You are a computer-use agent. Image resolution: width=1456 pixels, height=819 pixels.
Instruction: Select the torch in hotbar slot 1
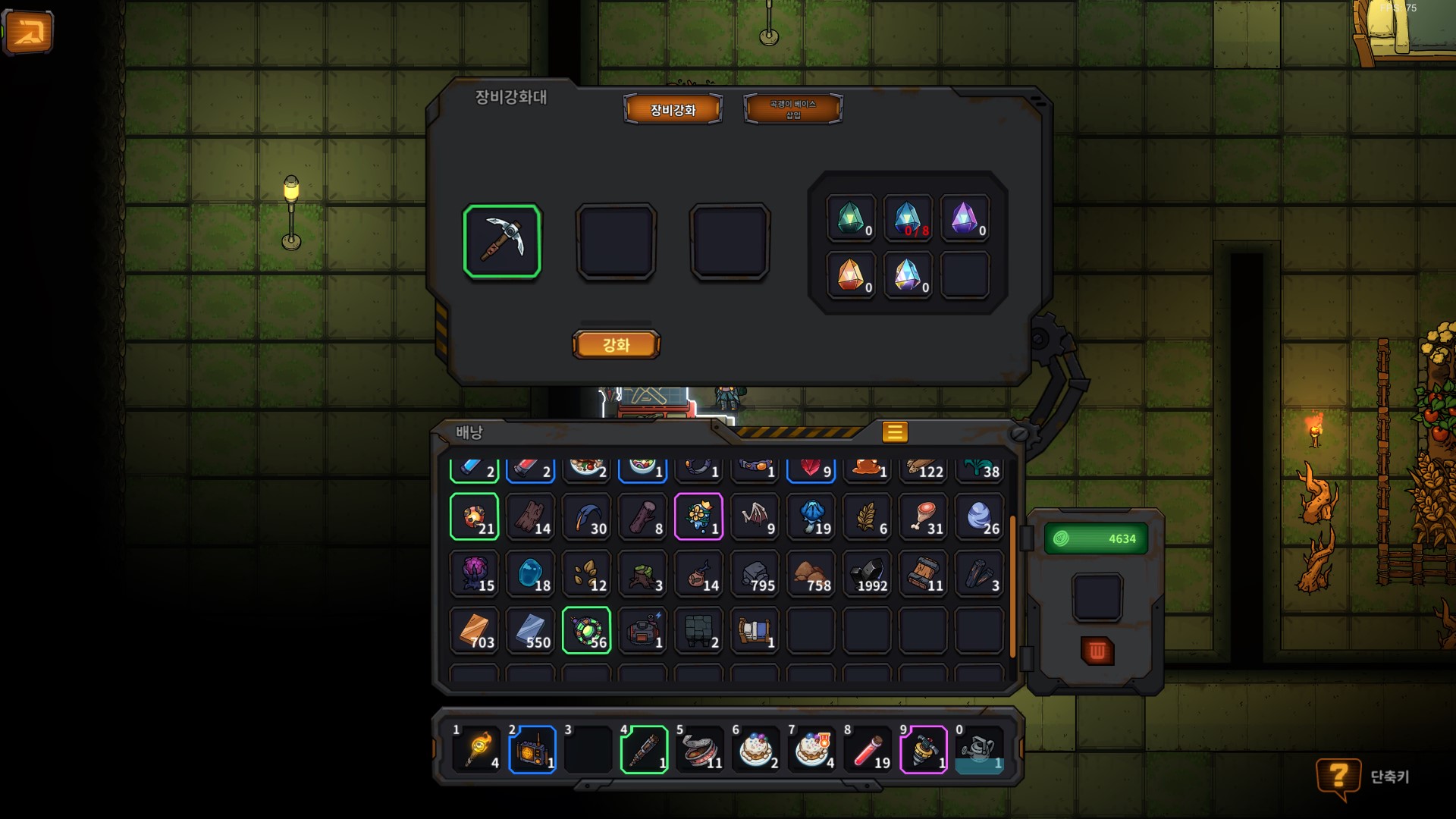pyautogui.click(x=478, y=750)
